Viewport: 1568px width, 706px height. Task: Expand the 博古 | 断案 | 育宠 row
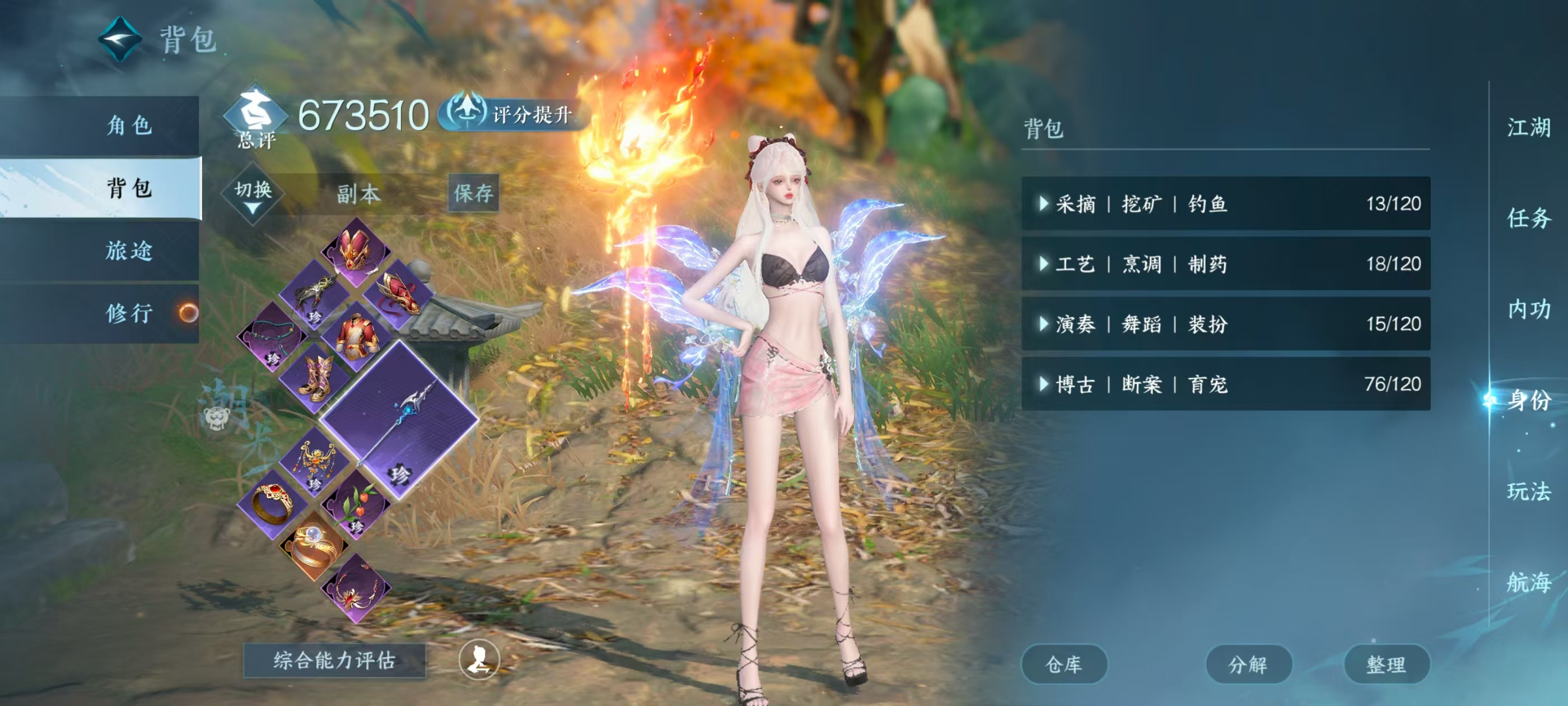click(1225, 384)
